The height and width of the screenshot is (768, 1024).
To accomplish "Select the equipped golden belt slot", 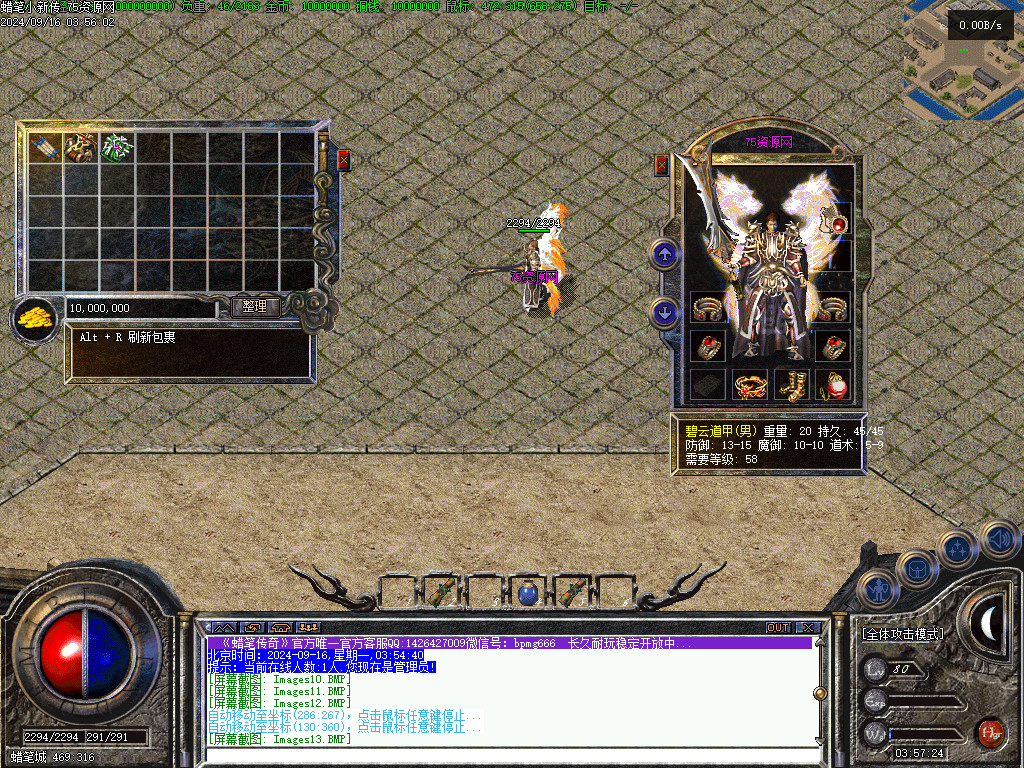I will point(750,385).
